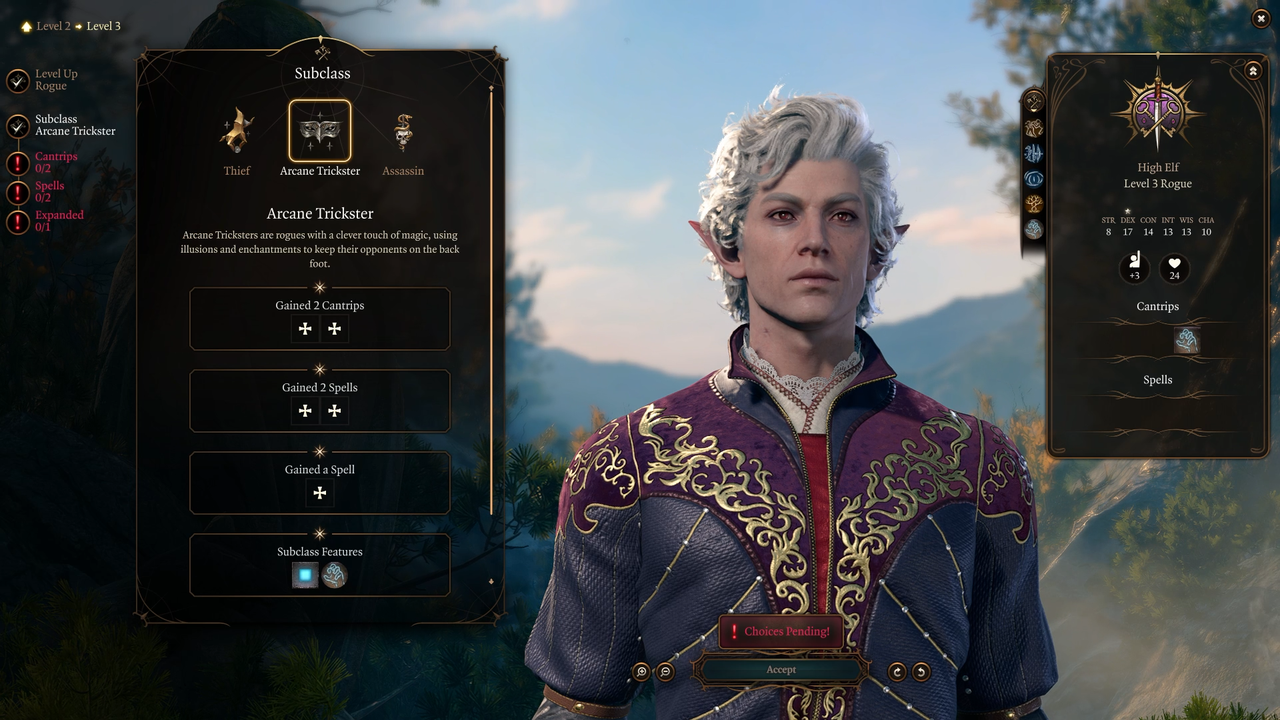
Task: Zoom out from the character
Action: point(666,672)
